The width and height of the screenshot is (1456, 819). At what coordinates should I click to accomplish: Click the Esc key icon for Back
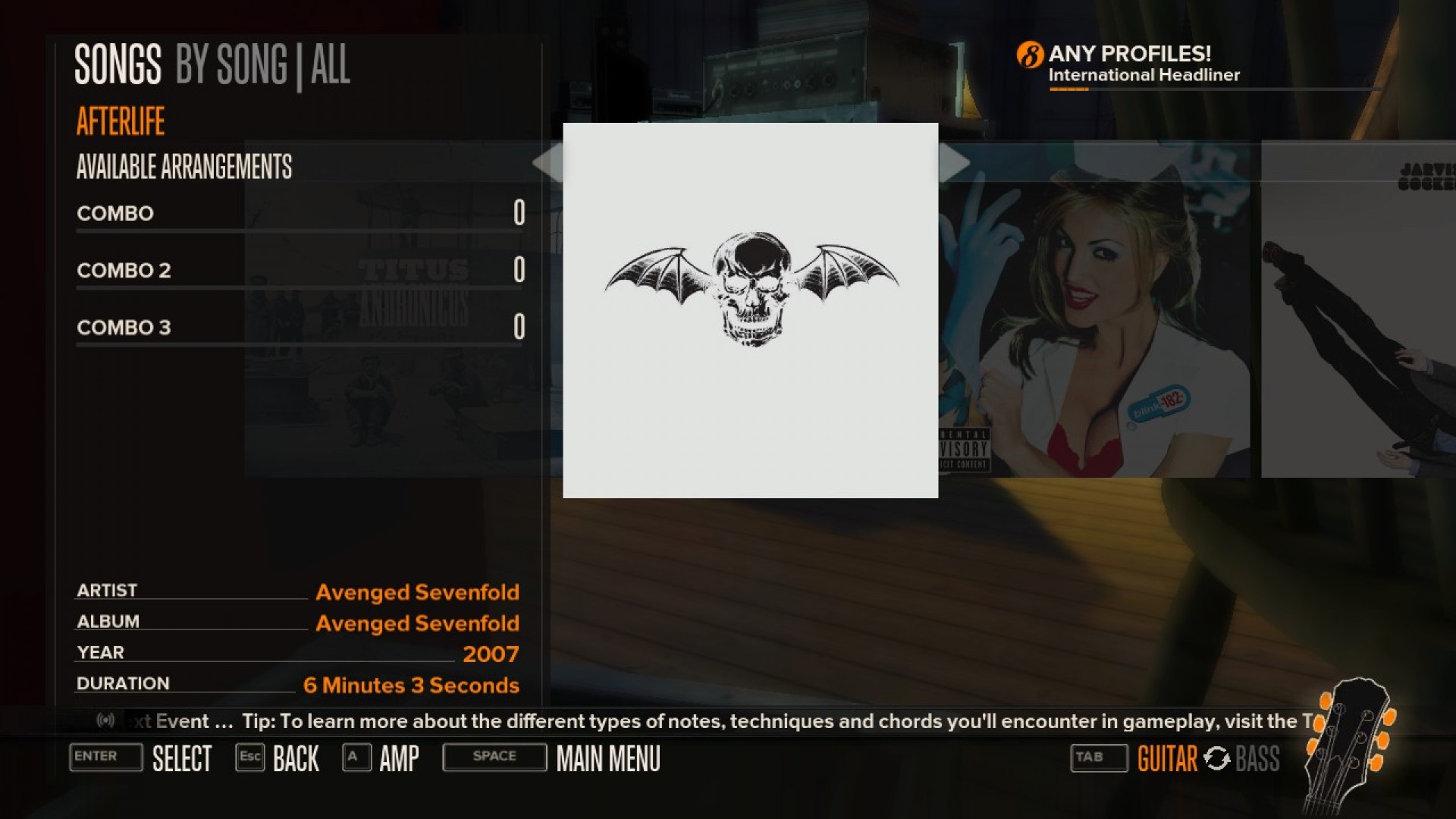(x=250, y=757)
